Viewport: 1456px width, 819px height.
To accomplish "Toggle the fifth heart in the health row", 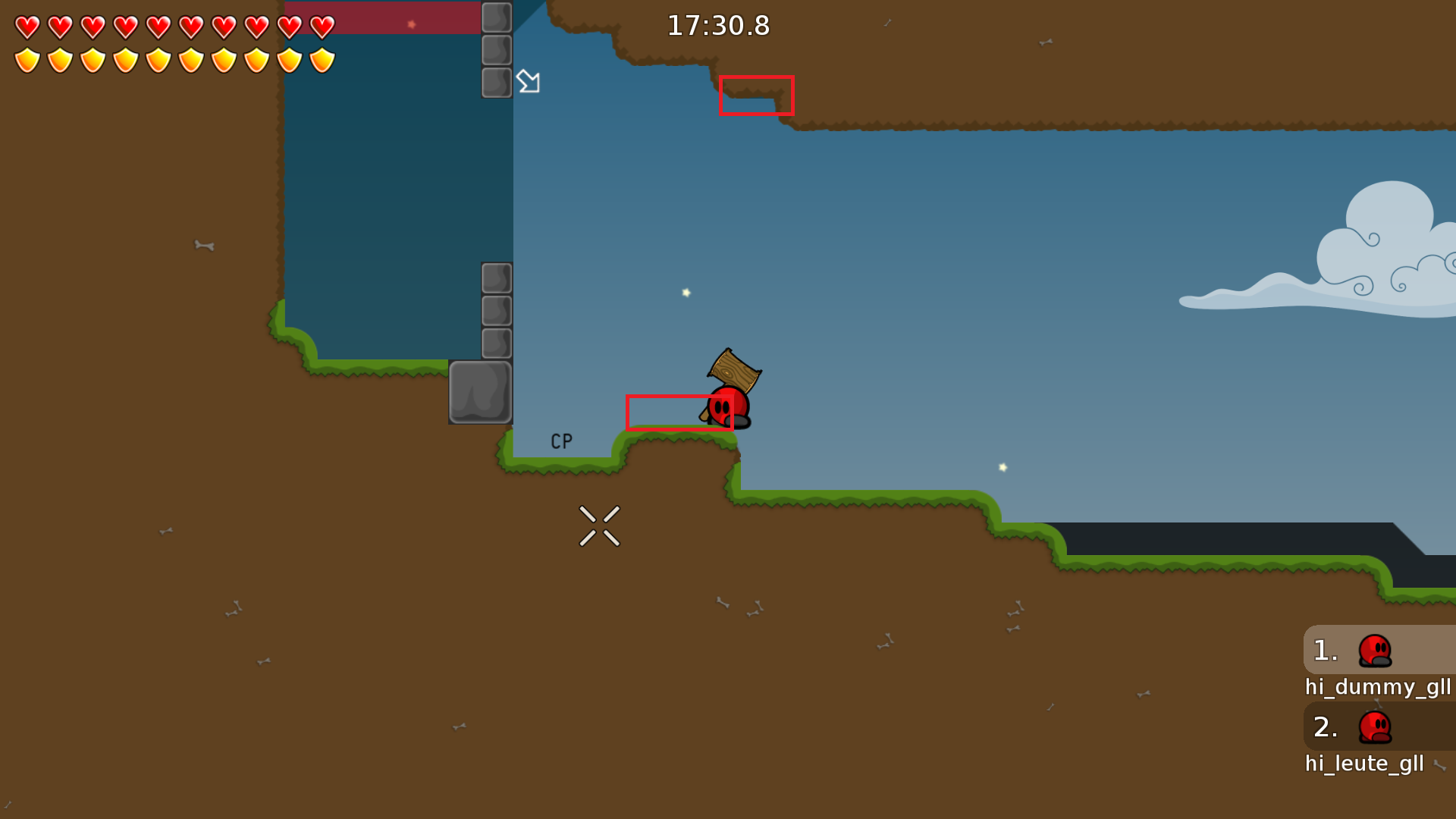I will (158, 26).
